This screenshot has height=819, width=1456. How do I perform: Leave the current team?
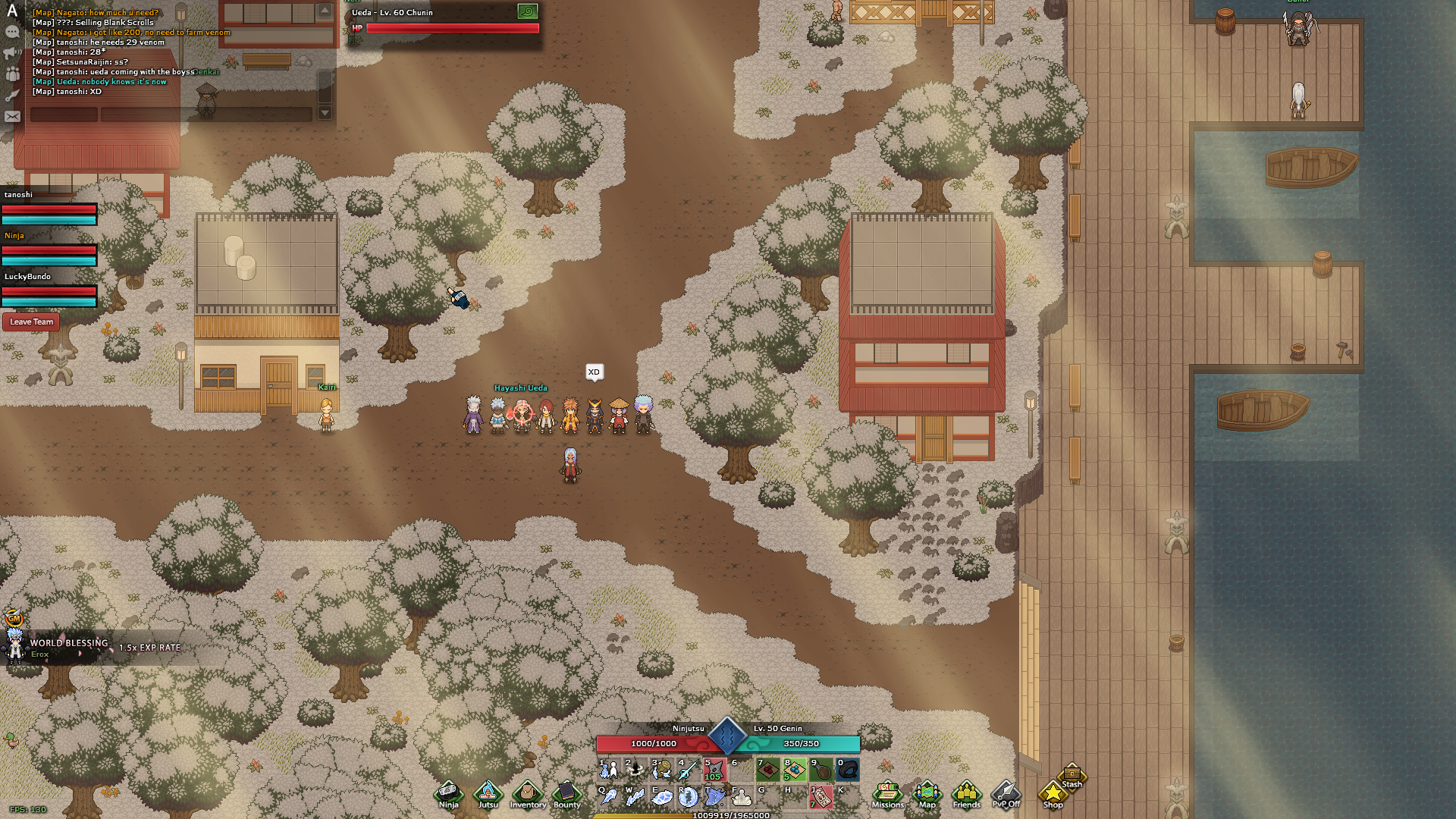tap(31, 322)
